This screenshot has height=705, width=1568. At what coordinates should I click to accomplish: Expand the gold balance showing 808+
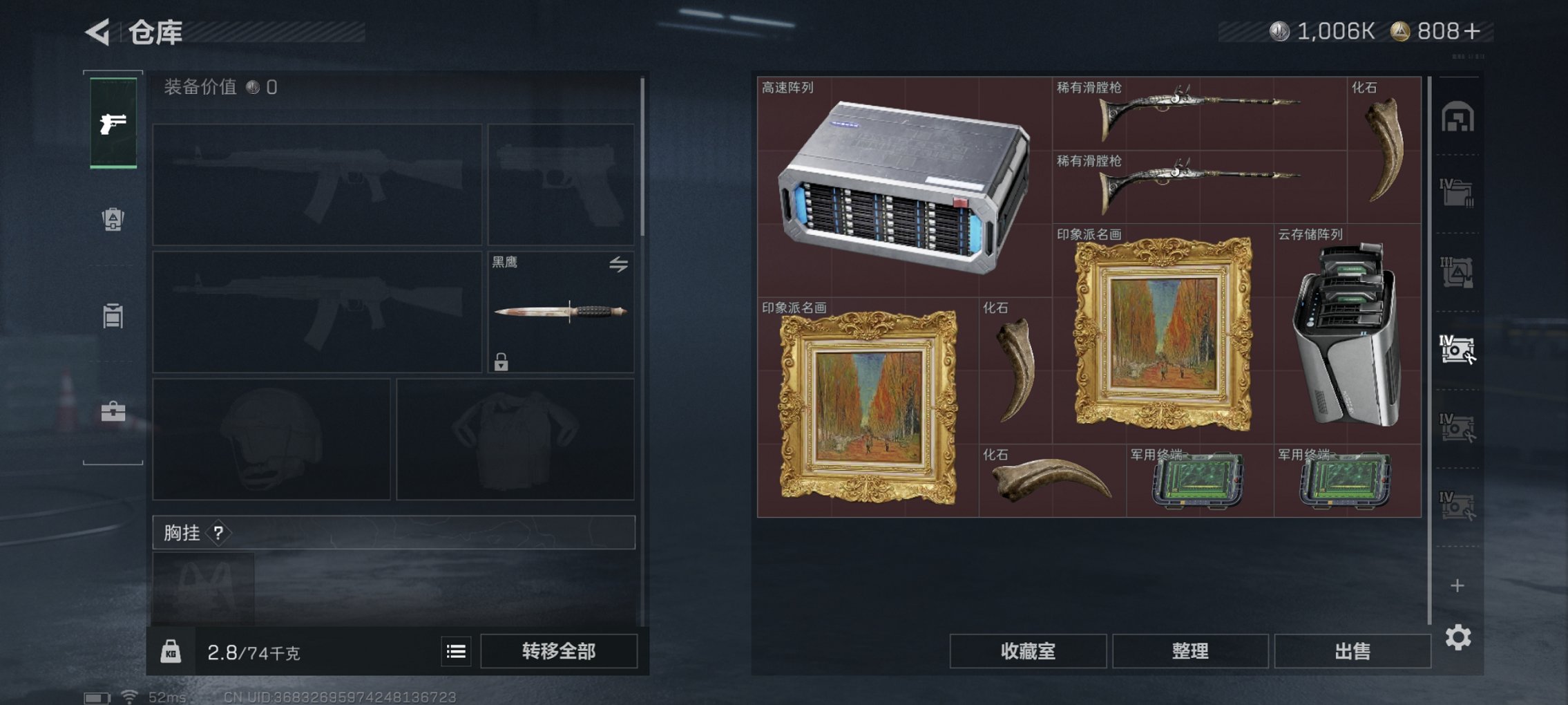pyautogui.click(x=1445, y=30)
